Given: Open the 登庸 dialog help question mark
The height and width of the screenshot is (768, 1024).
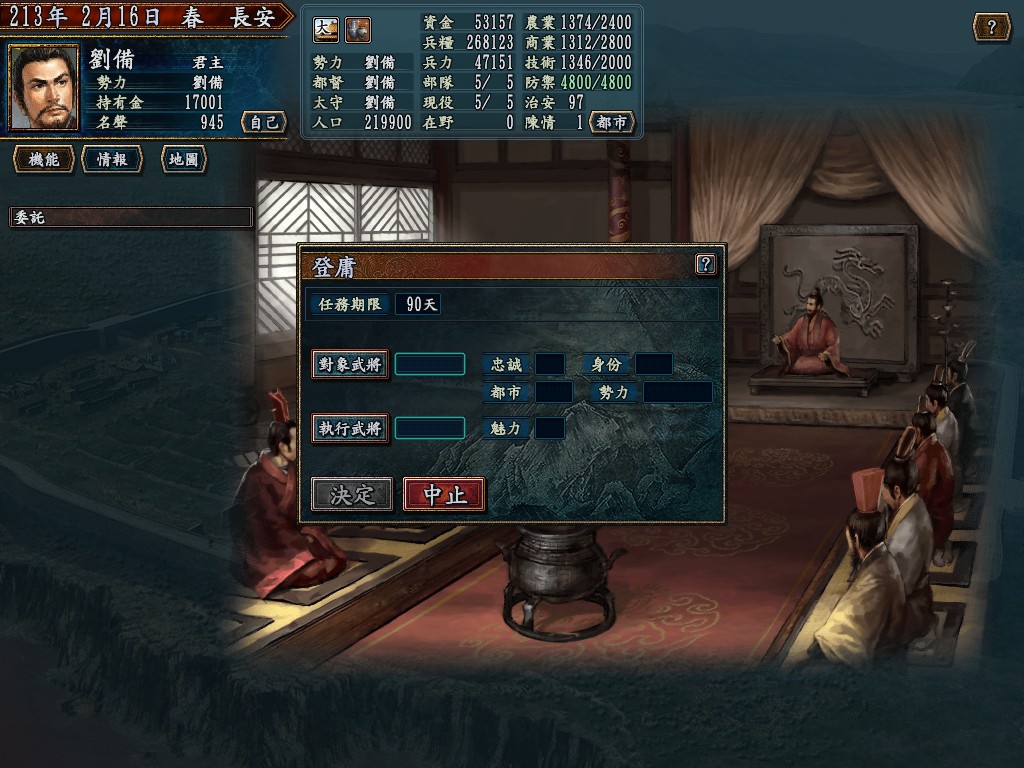Looking at the screenshot, I should (706, 264).
